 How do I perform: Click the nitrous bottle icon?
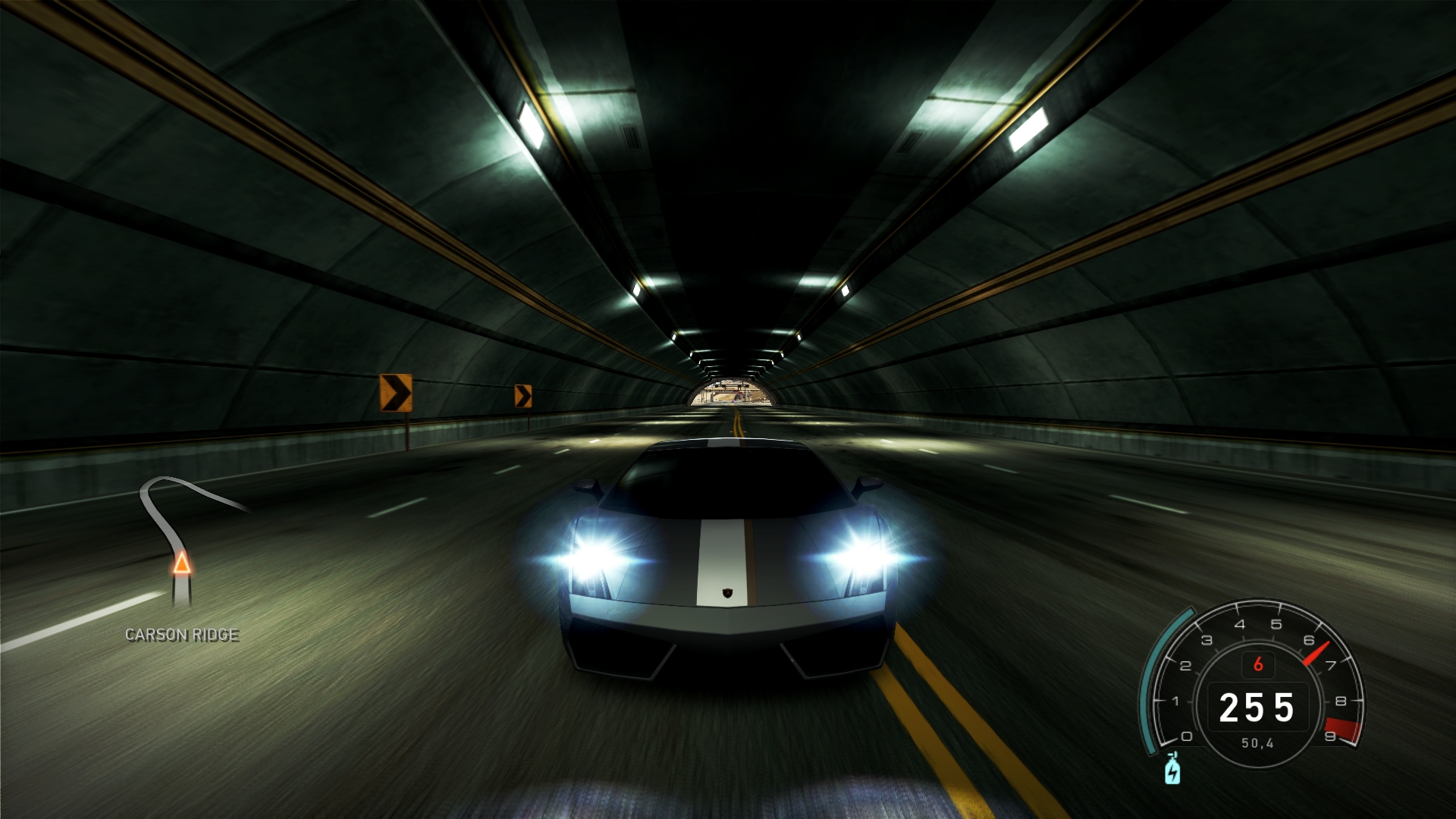point(1172,769)
